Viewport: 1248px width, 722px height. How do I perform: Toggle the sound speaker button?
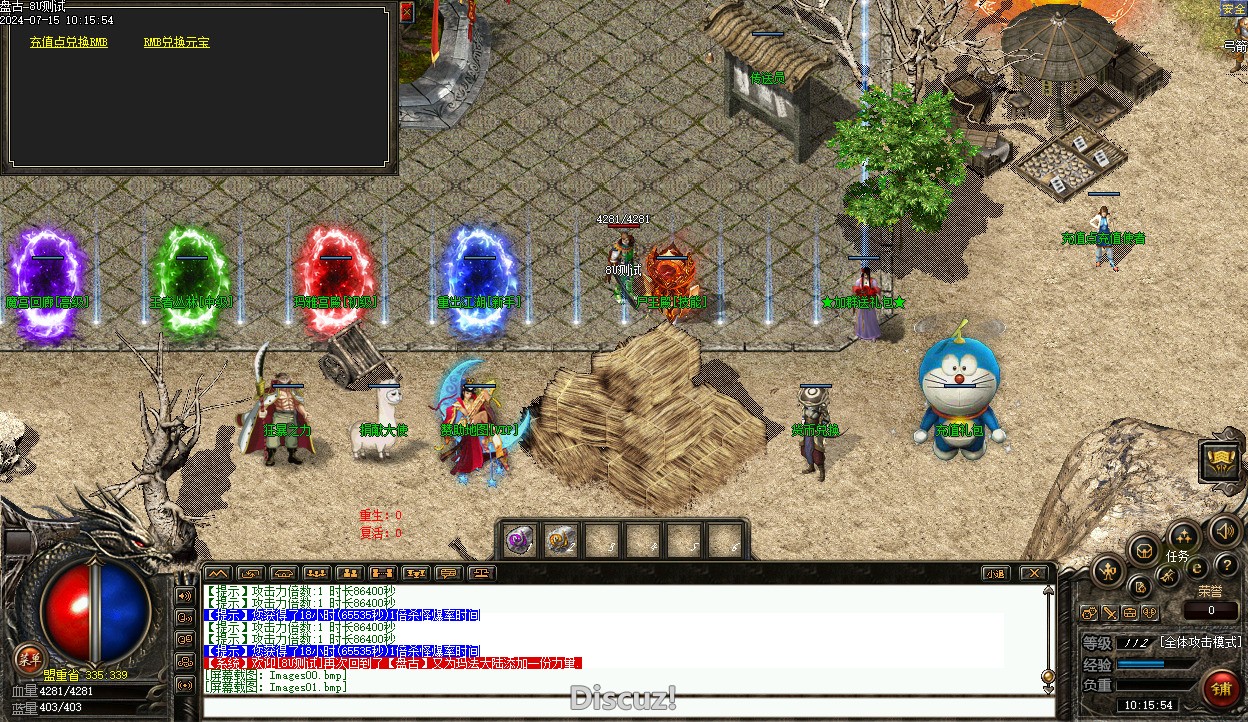(x=1223, y=530)
